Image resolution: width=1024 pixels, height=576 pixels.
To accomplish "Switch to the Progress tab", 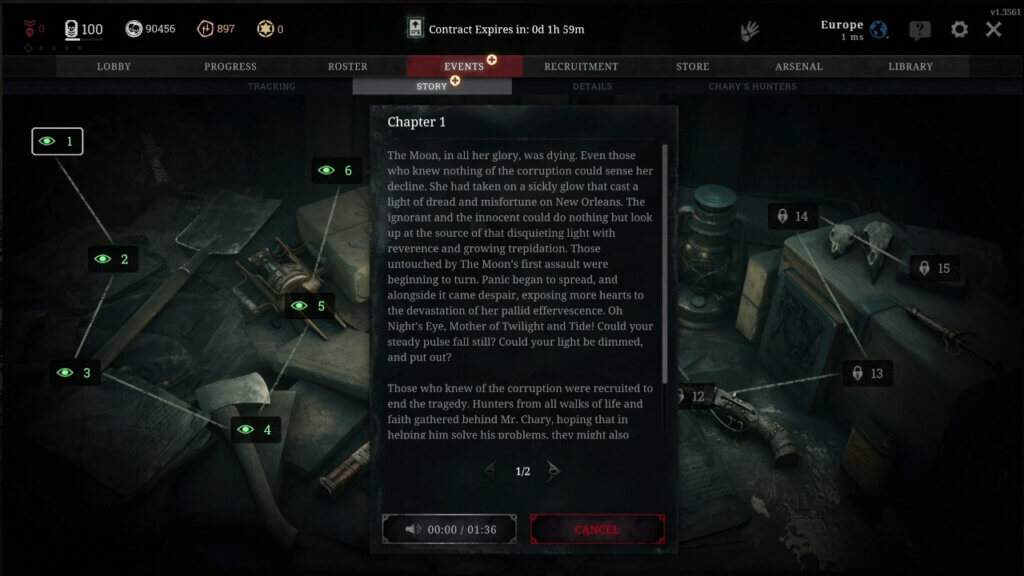I will click(230, 67).
